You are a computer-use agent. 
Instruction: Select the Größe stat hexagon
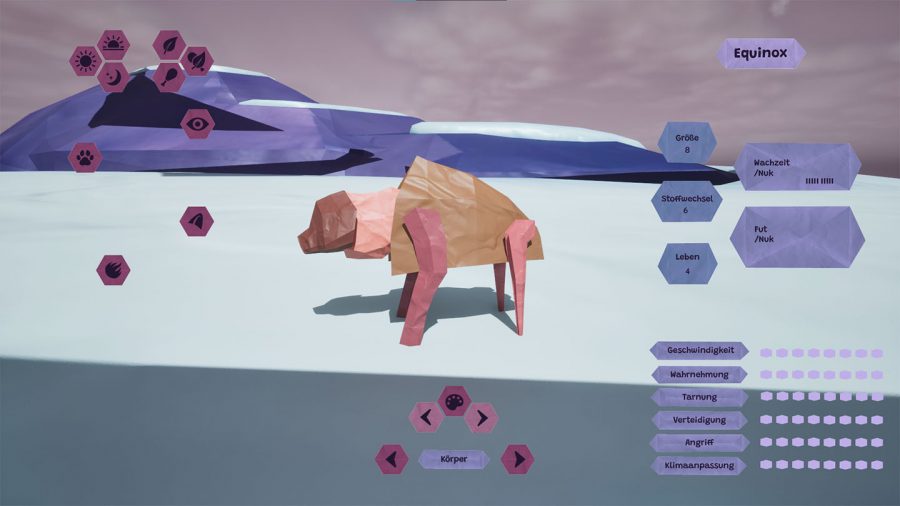tap(687, 142)
